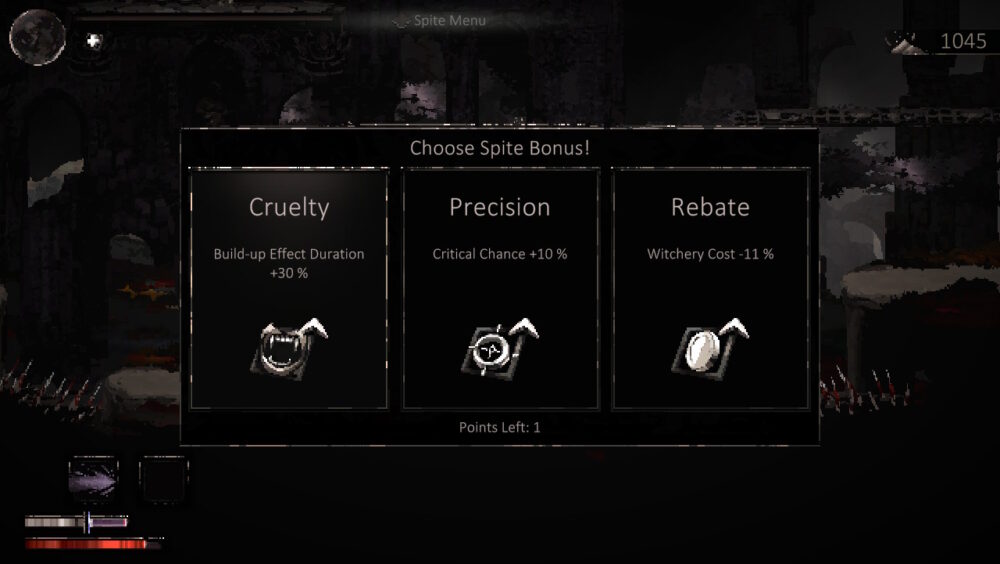The height and width of the screenshot is (564, 1000).
Task: Select the Precision critical chance bonus
Action: pyautogui.click(x=500, y=288)
